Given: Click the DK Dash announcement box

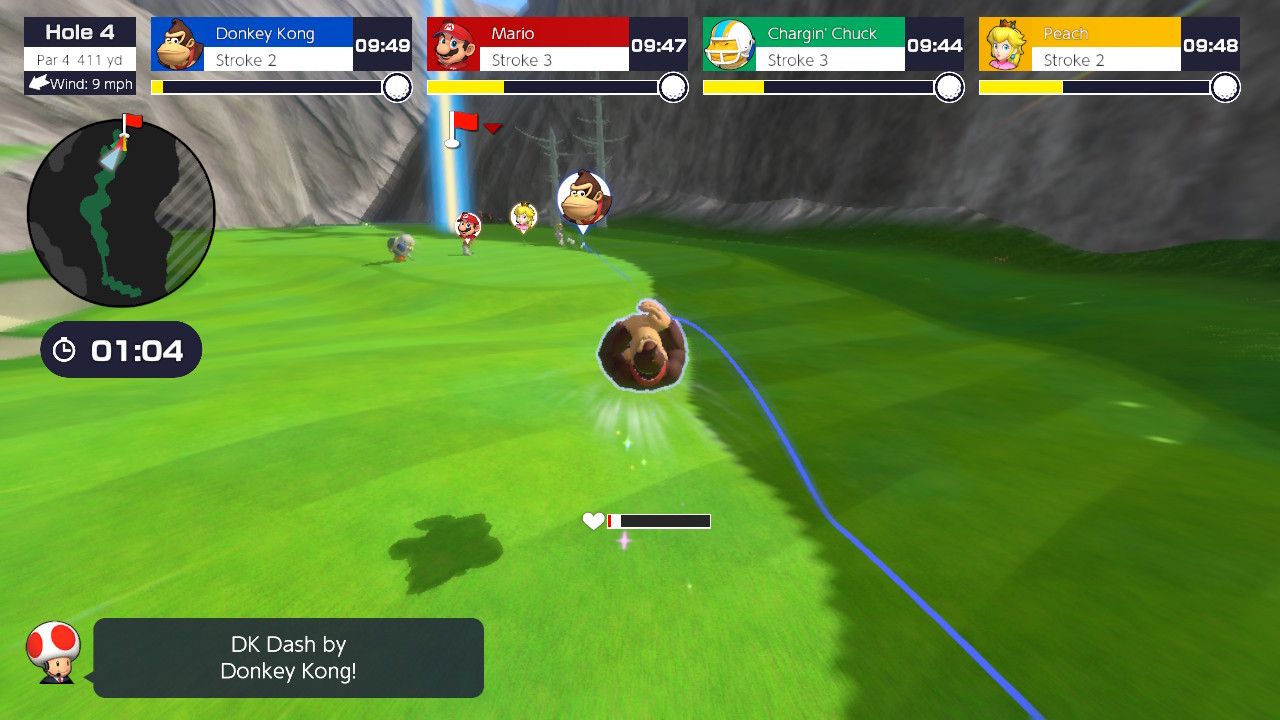Looking at the screenshot, I should [288, 658].
